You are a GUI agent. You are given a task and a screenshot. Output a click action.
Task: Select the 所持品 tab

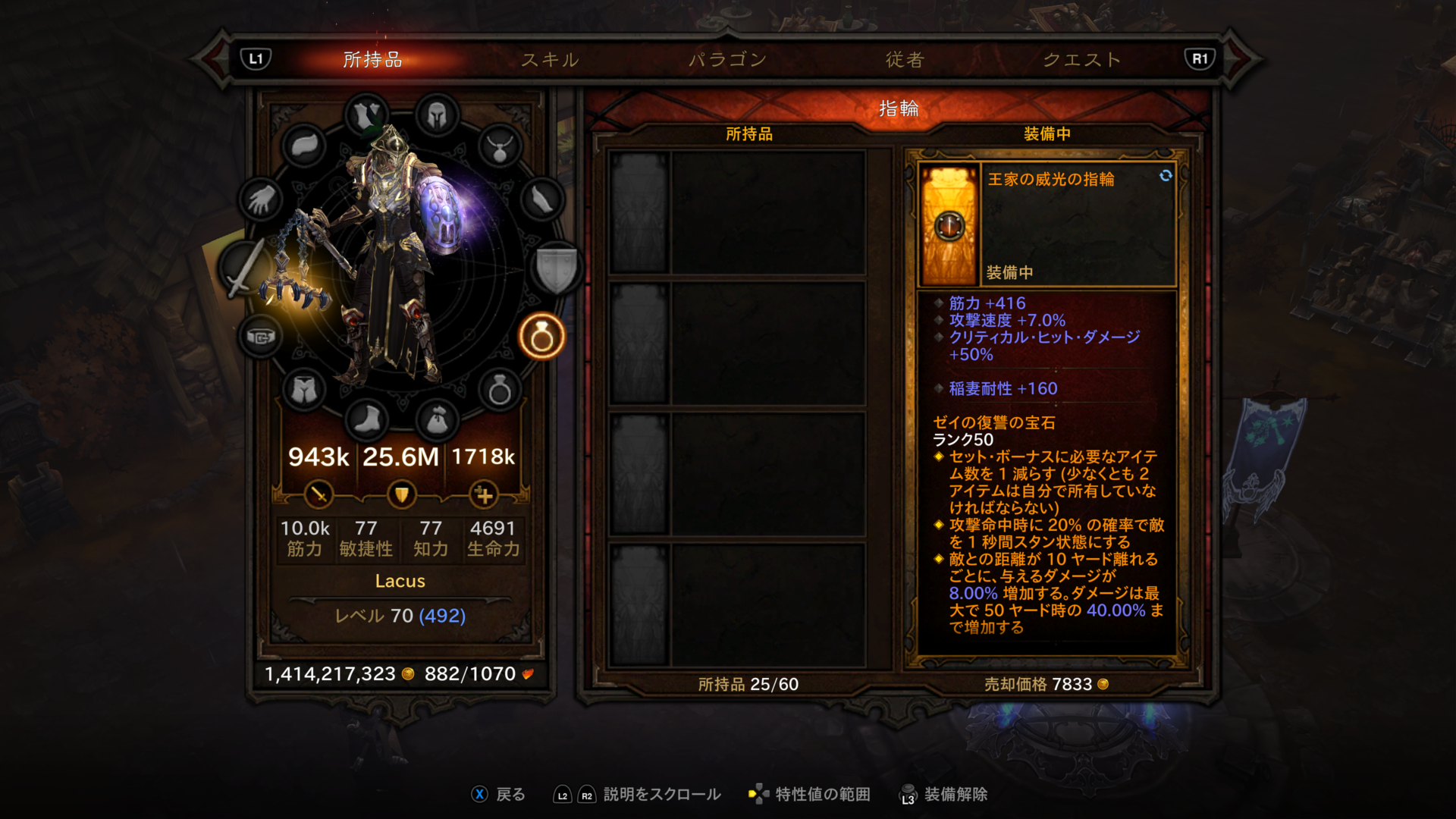pos(372,59)
